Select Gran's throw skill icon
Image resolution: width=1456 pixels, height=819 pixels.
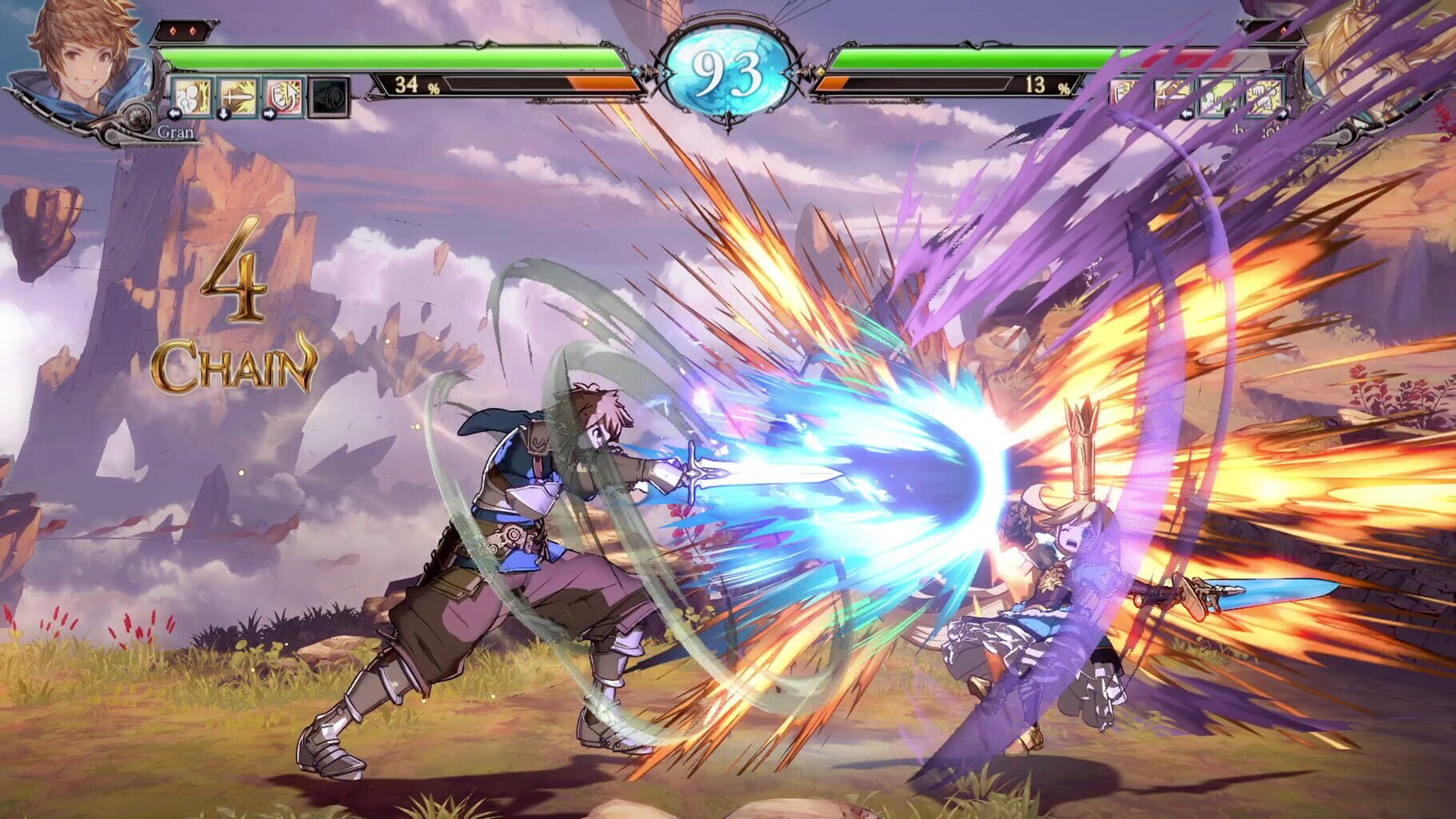click(x=192, y=96)
